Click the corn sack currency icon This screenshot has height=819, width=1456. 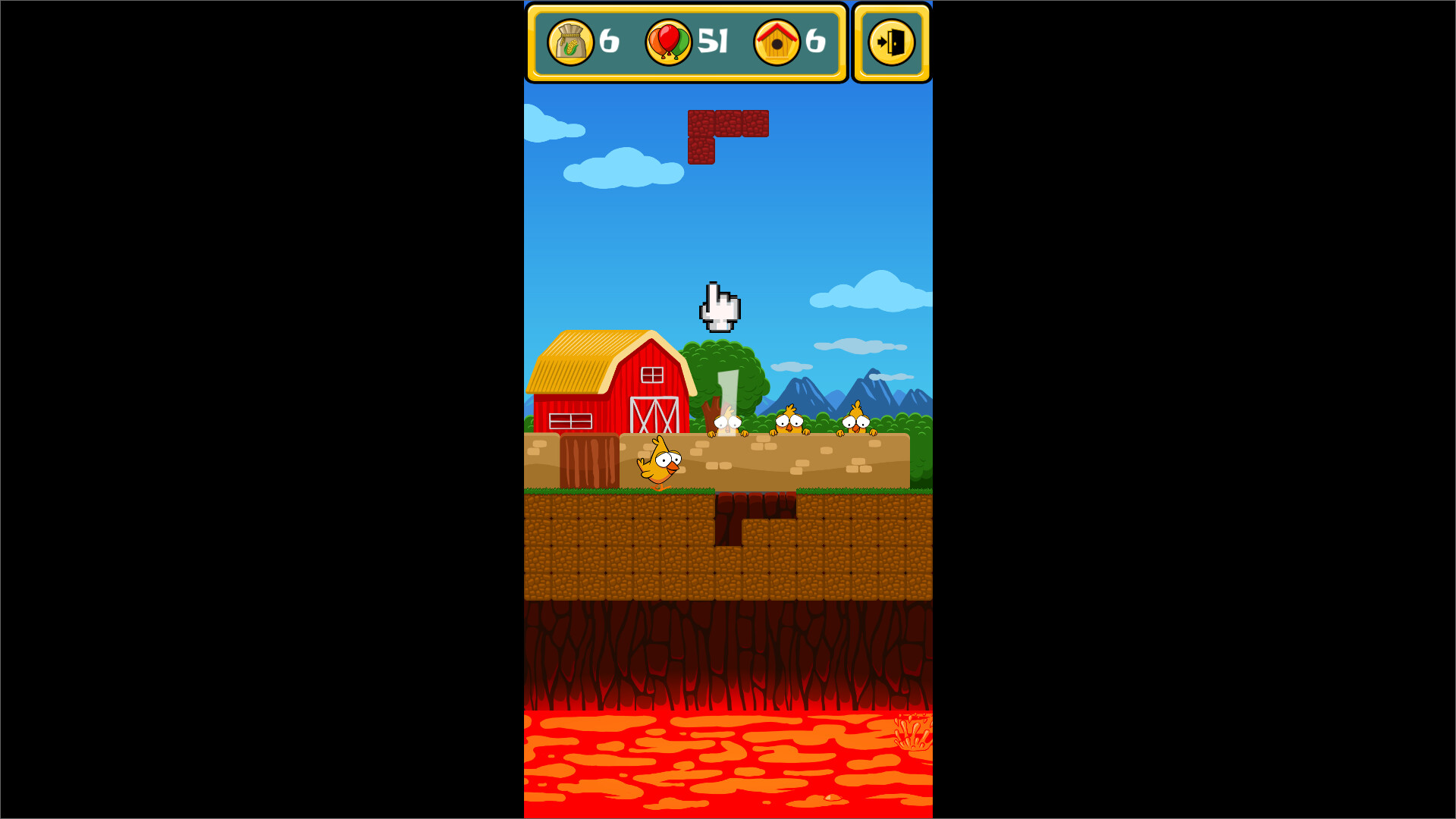[570, 43]
